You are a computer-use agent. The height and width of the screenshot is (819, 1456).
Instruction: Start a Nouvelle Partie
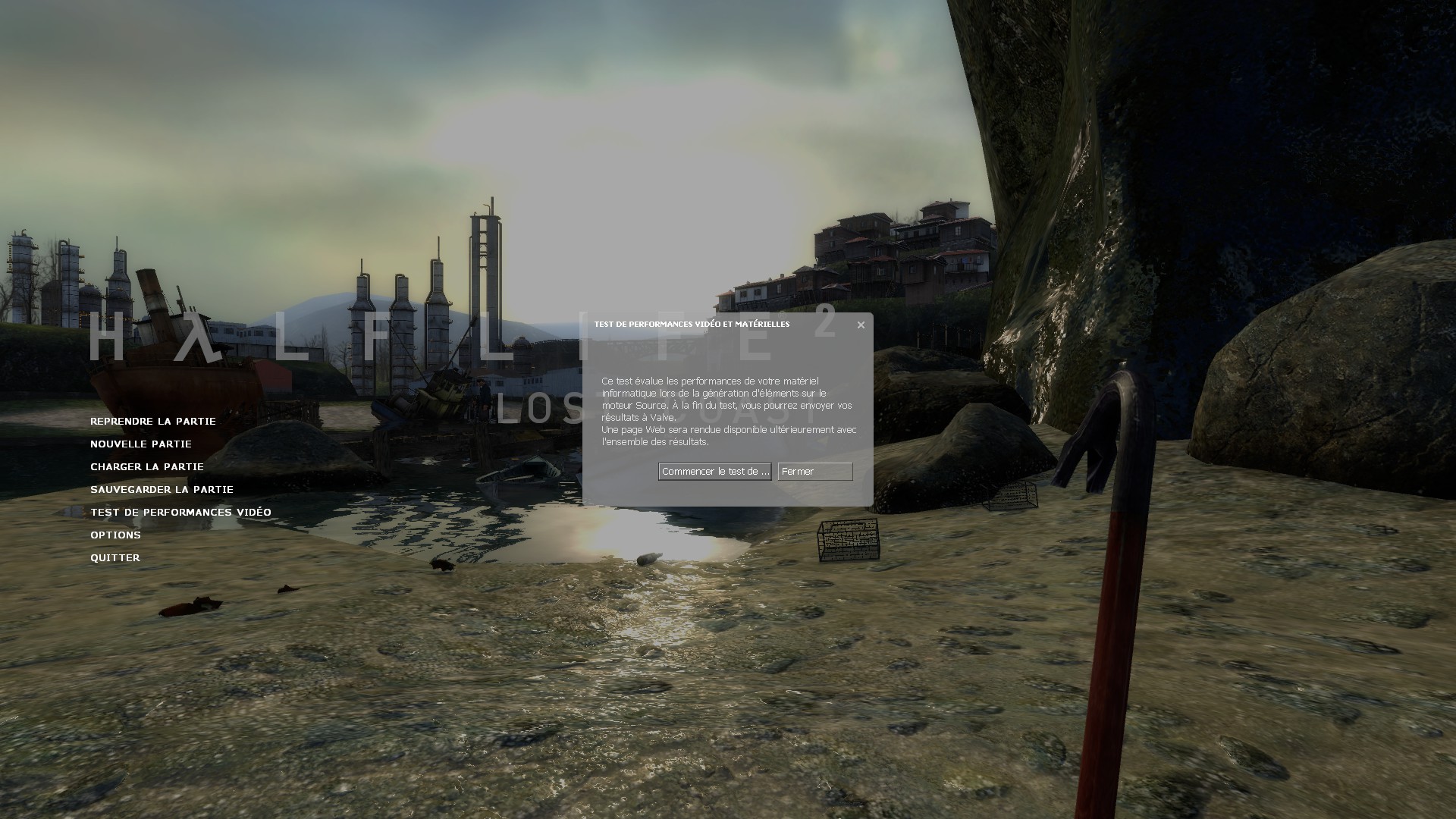tap(141, 444)
